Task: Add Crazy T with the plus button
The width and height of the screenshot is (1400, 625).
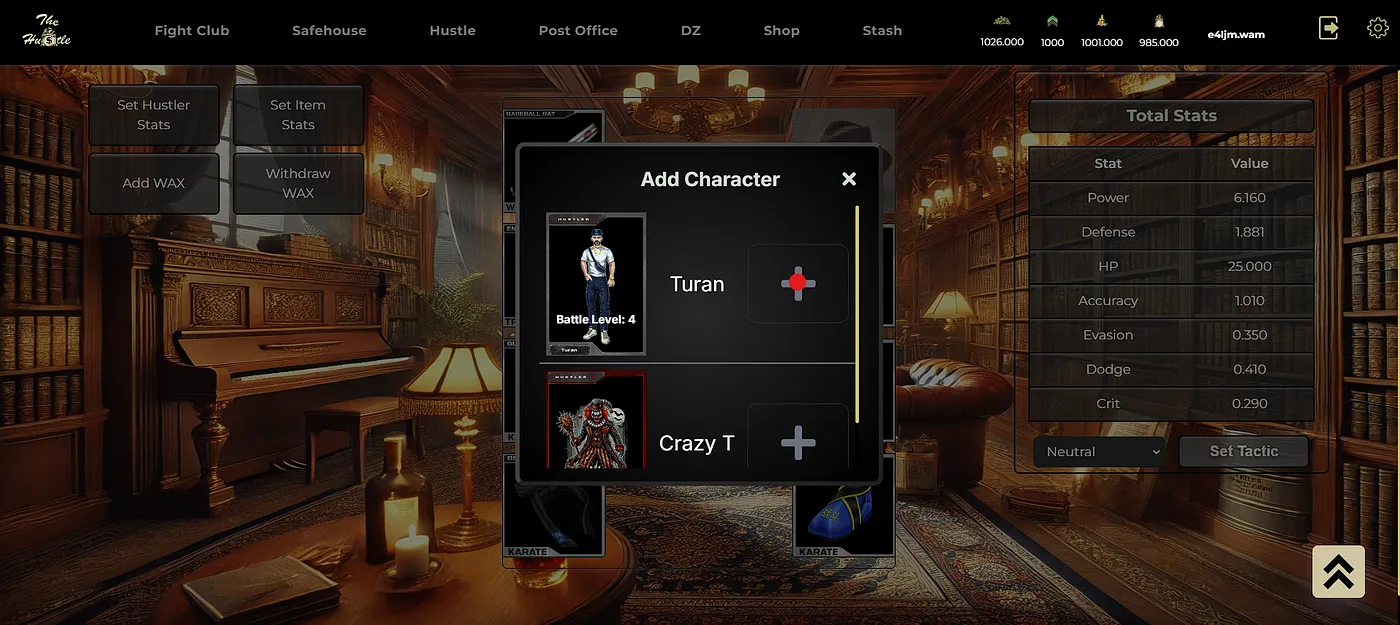Action: pos(798,440)
